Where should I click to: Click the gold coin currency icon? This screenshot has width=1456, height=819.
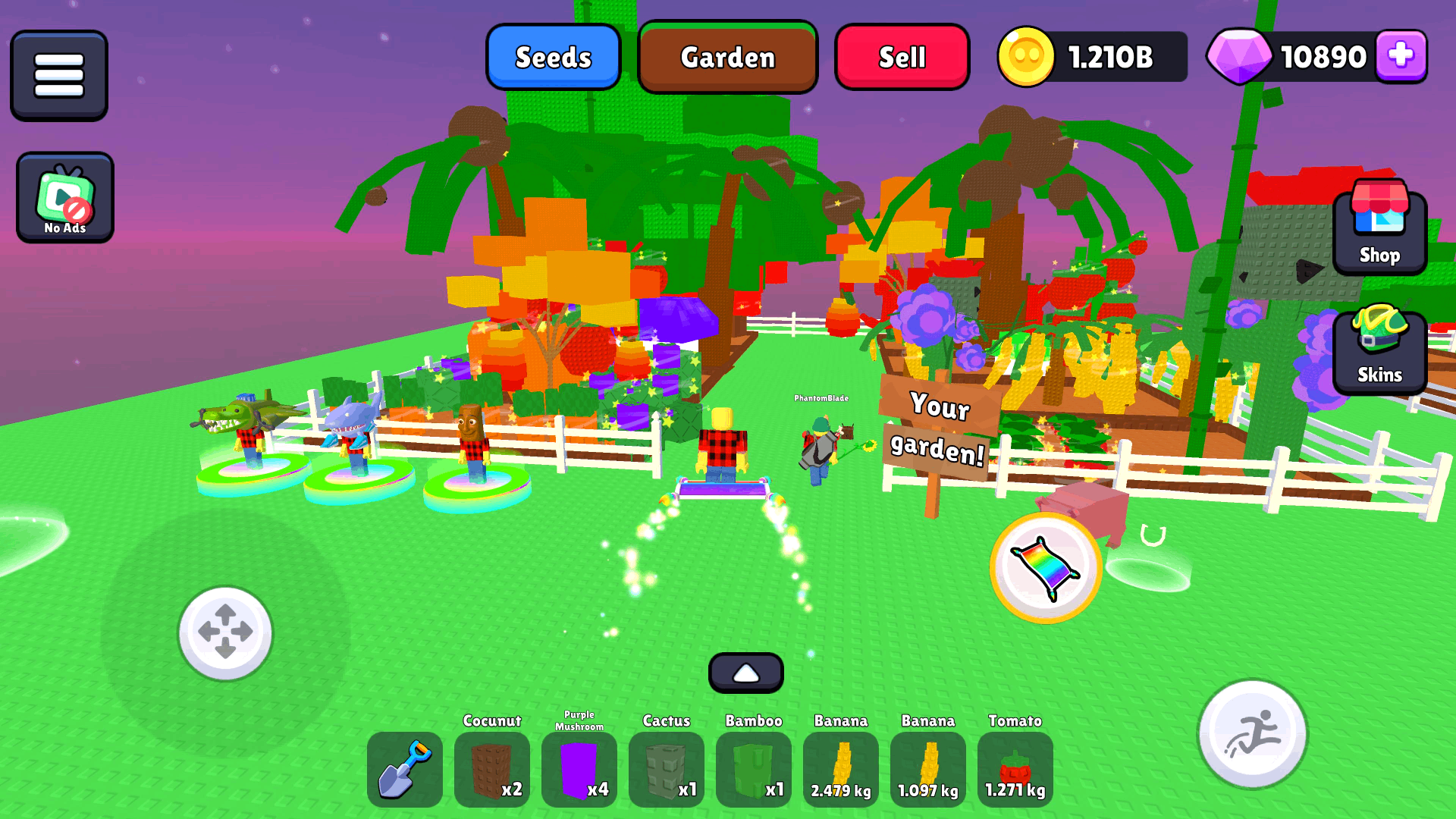pos(1029,55)
